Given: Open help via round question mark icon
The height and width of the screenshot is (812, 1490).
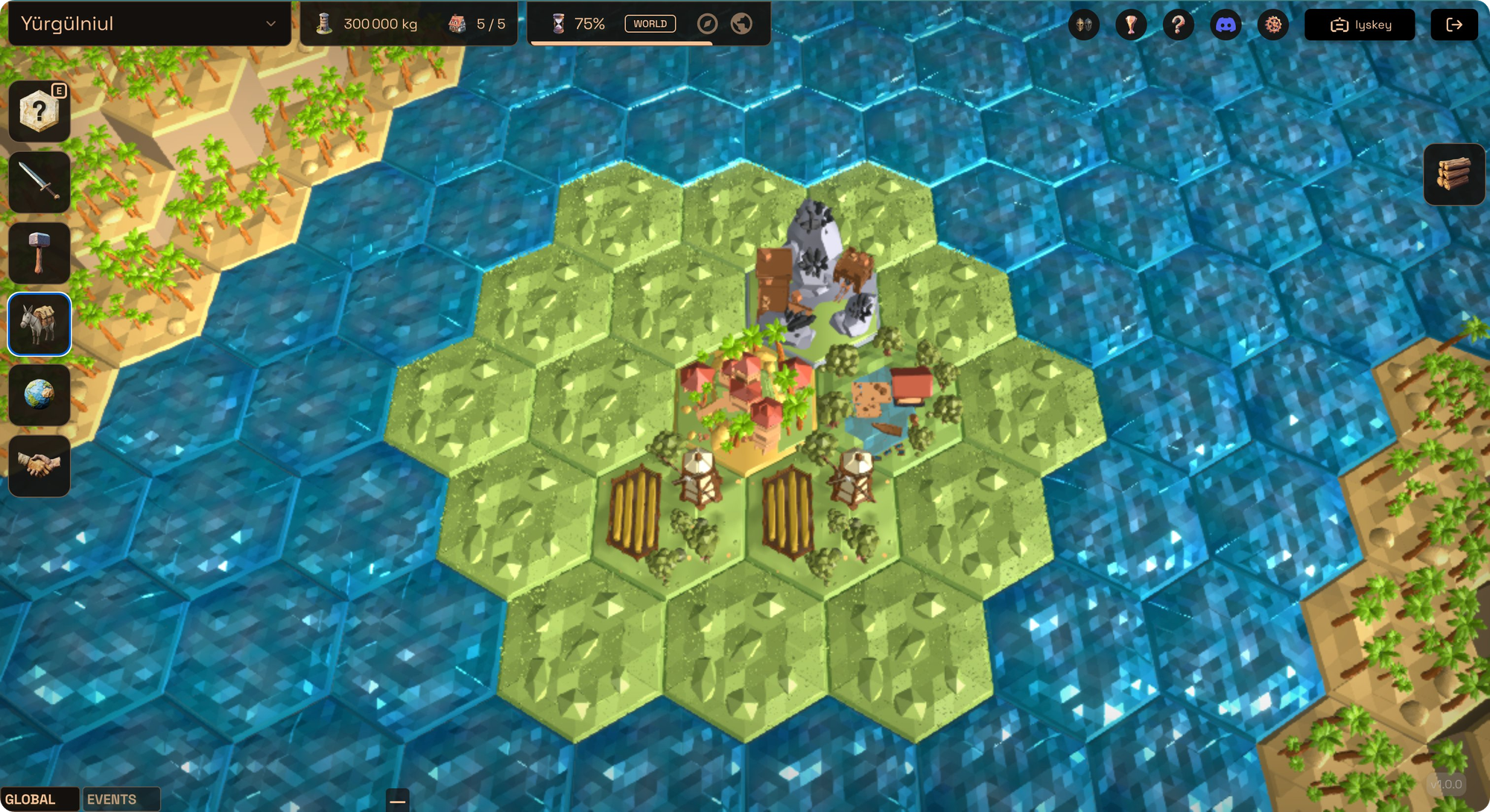Looking at the screenshot, I should click(1178, 25).
